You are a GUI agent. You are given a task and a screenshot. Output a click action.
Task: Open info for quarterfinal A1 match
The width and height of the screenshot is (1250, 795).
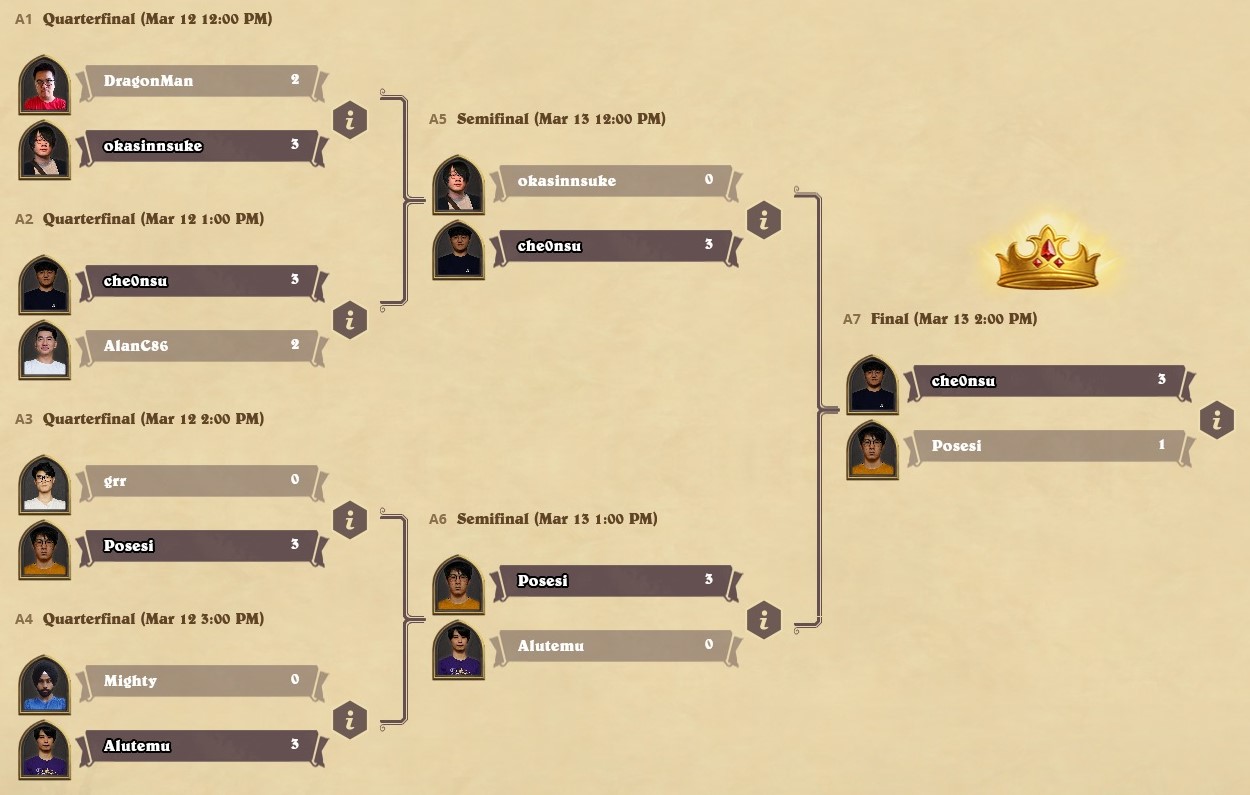[x=350, y=120]
